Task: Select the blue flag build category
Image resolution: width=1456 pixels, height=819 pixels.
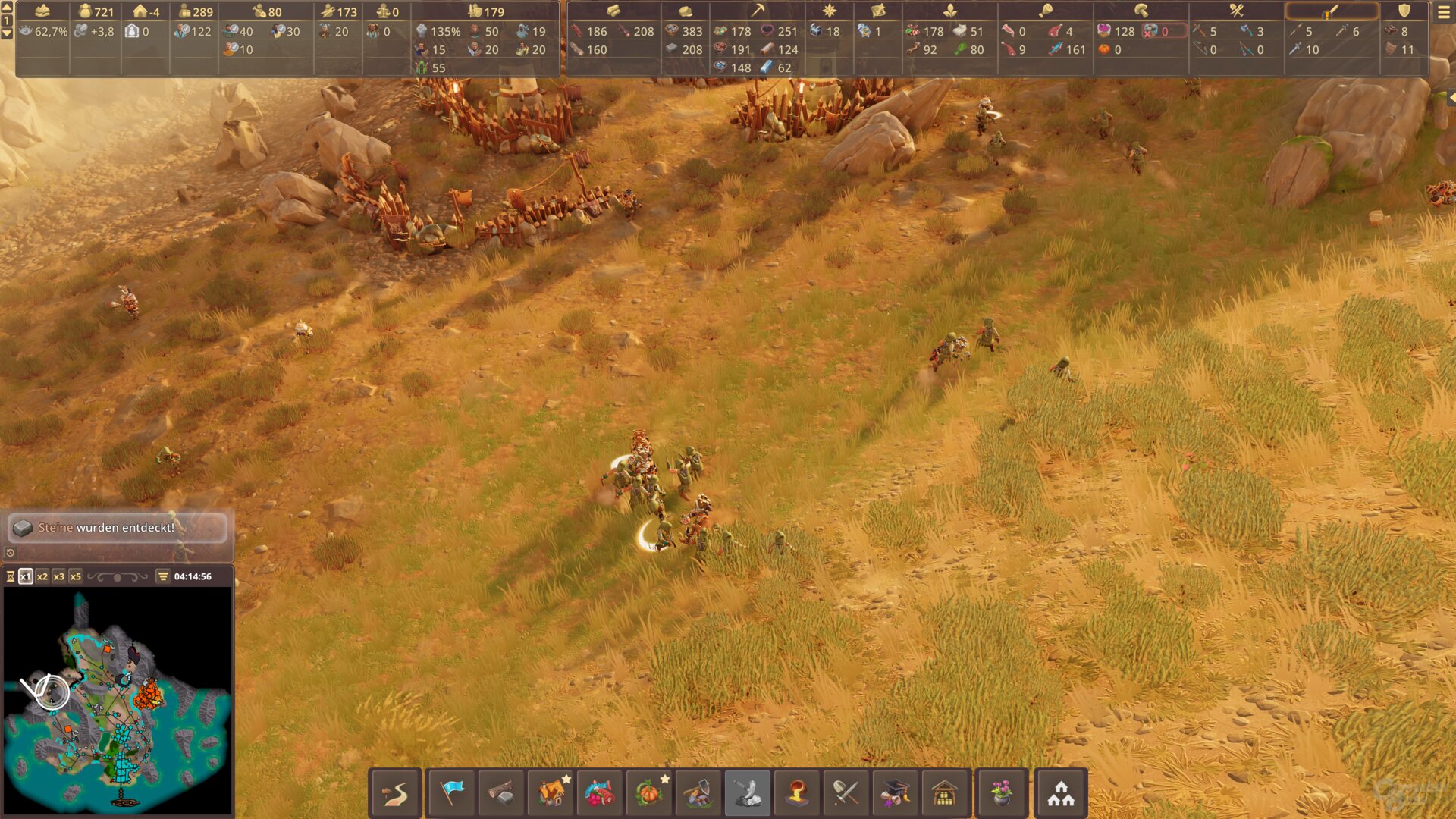Action: click(452, 793)
